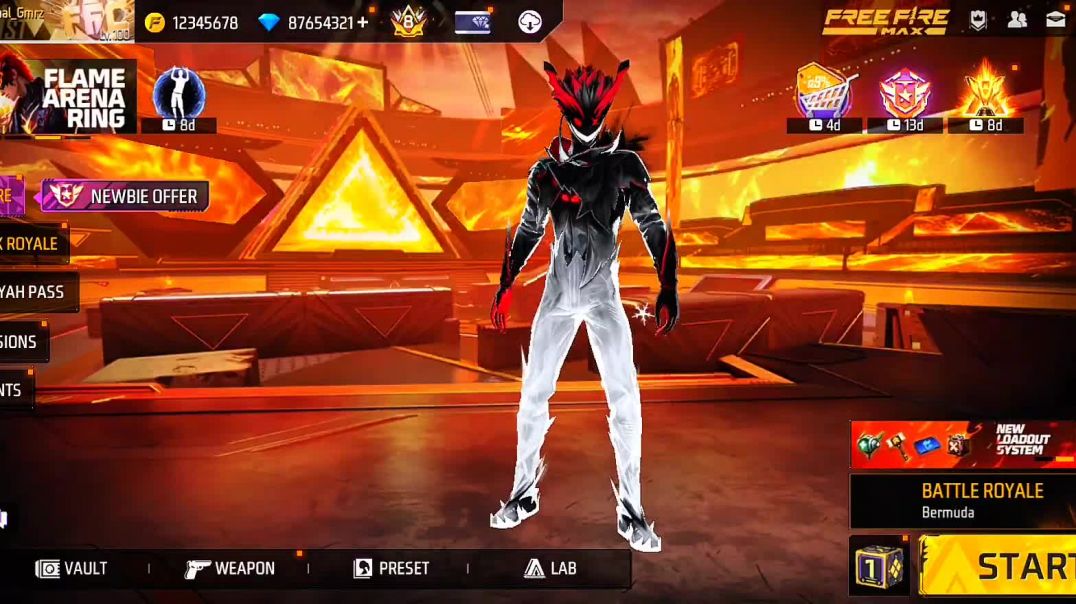
Task: Open the diamond membership card
Action: [471, 22]
